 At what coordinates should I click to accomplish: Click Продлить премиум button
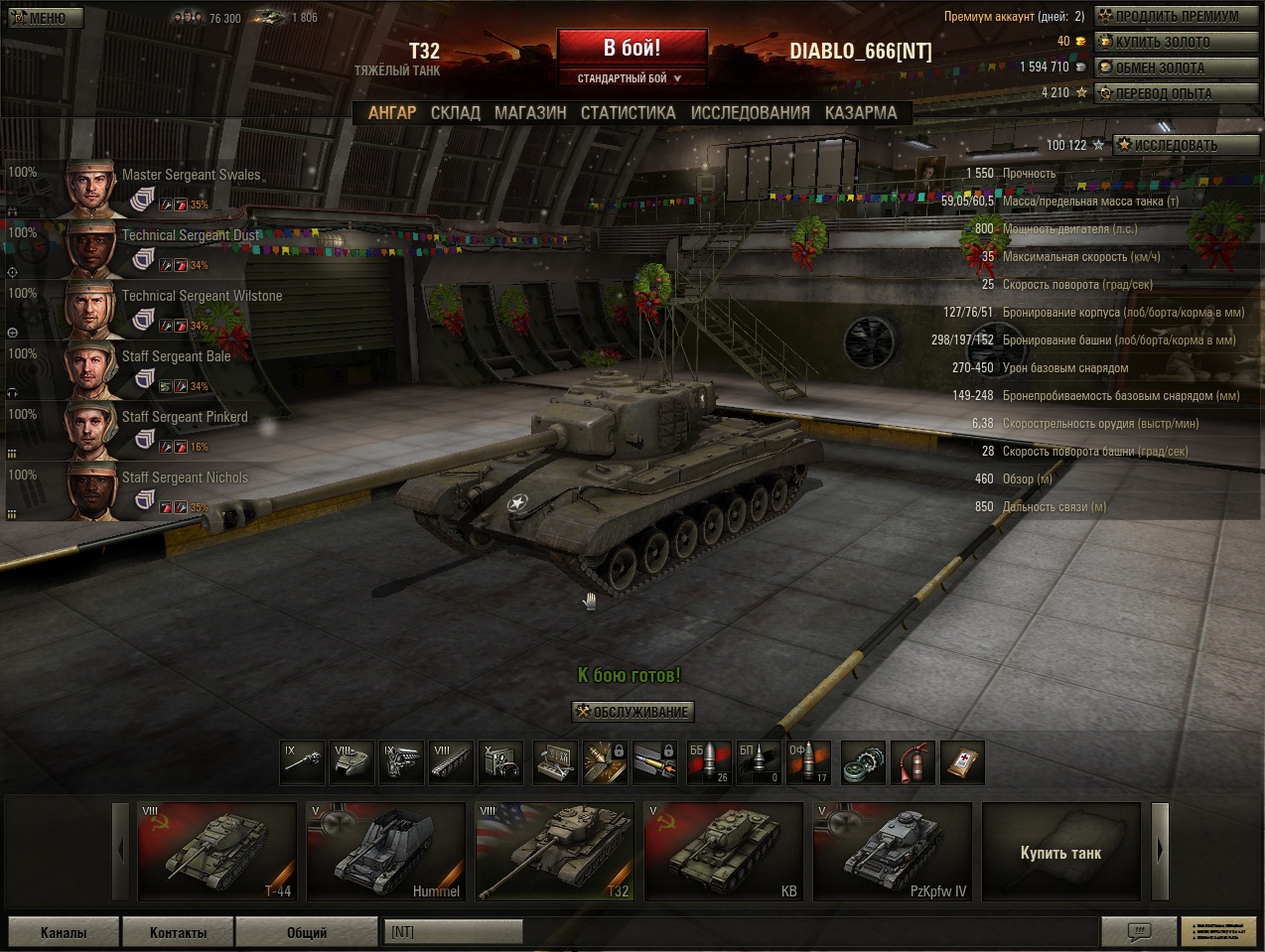1176,16
